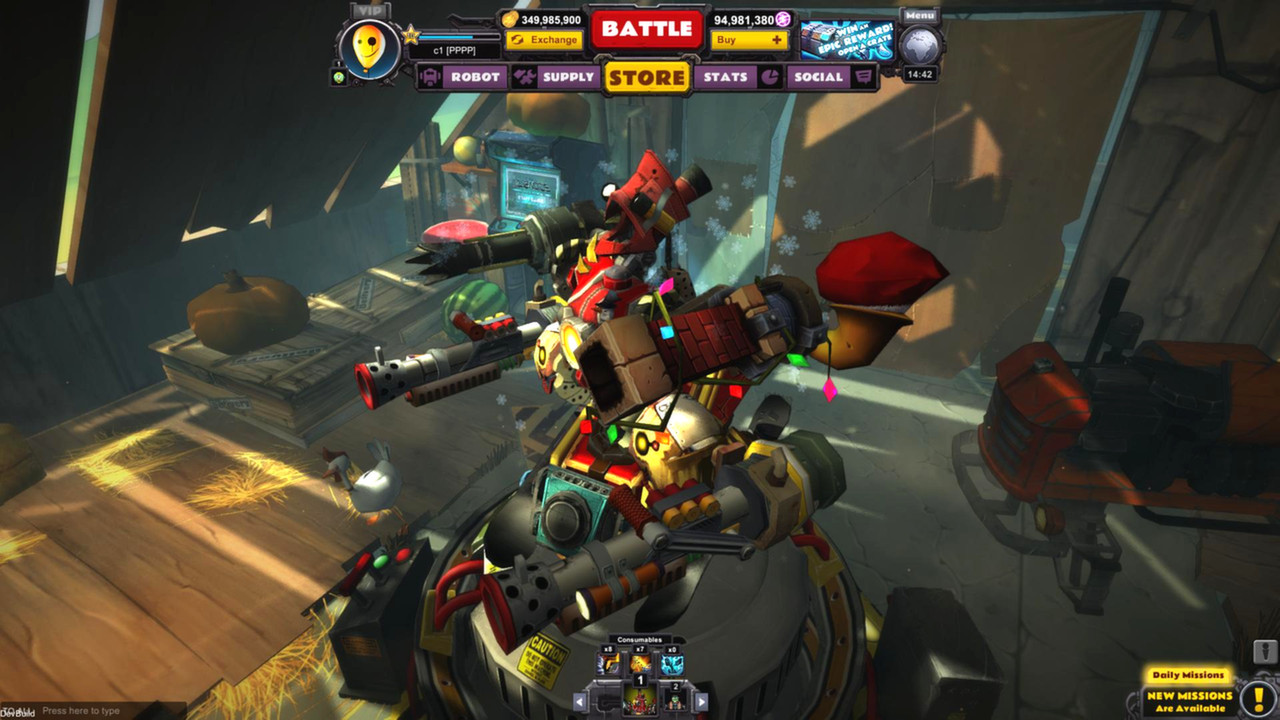1280x720 pixels.
Task: Click the speech bubble icon on the Social tab
Action: [864, 77]
